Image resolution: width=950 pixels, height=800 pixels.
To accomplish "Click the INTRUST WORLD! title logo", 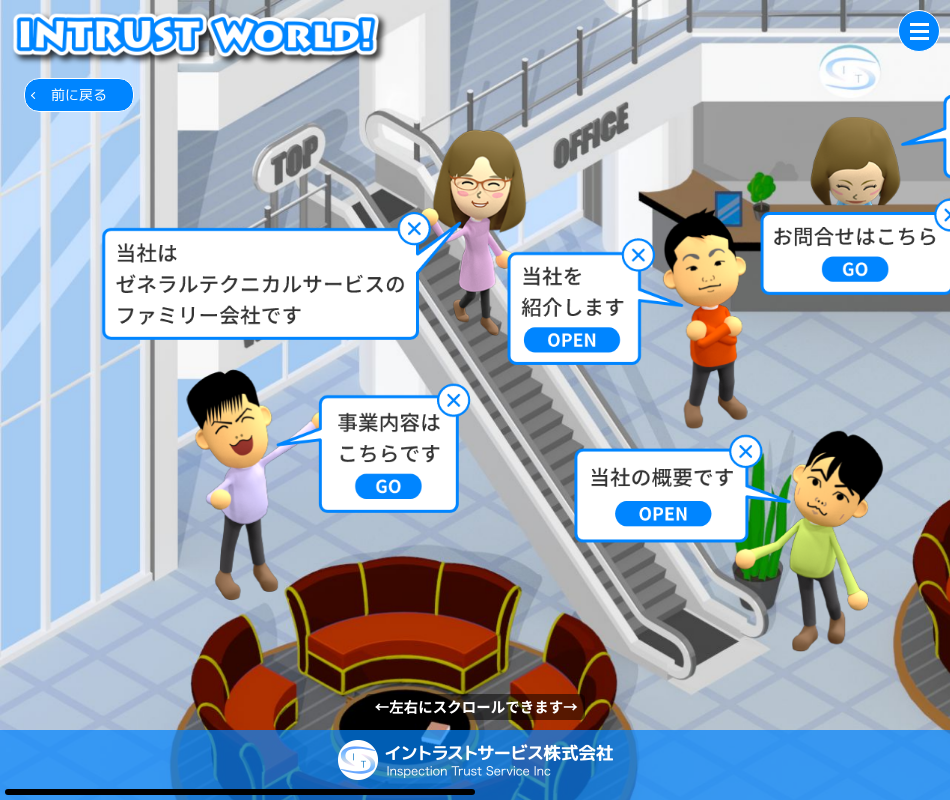I will pos(196,33).
